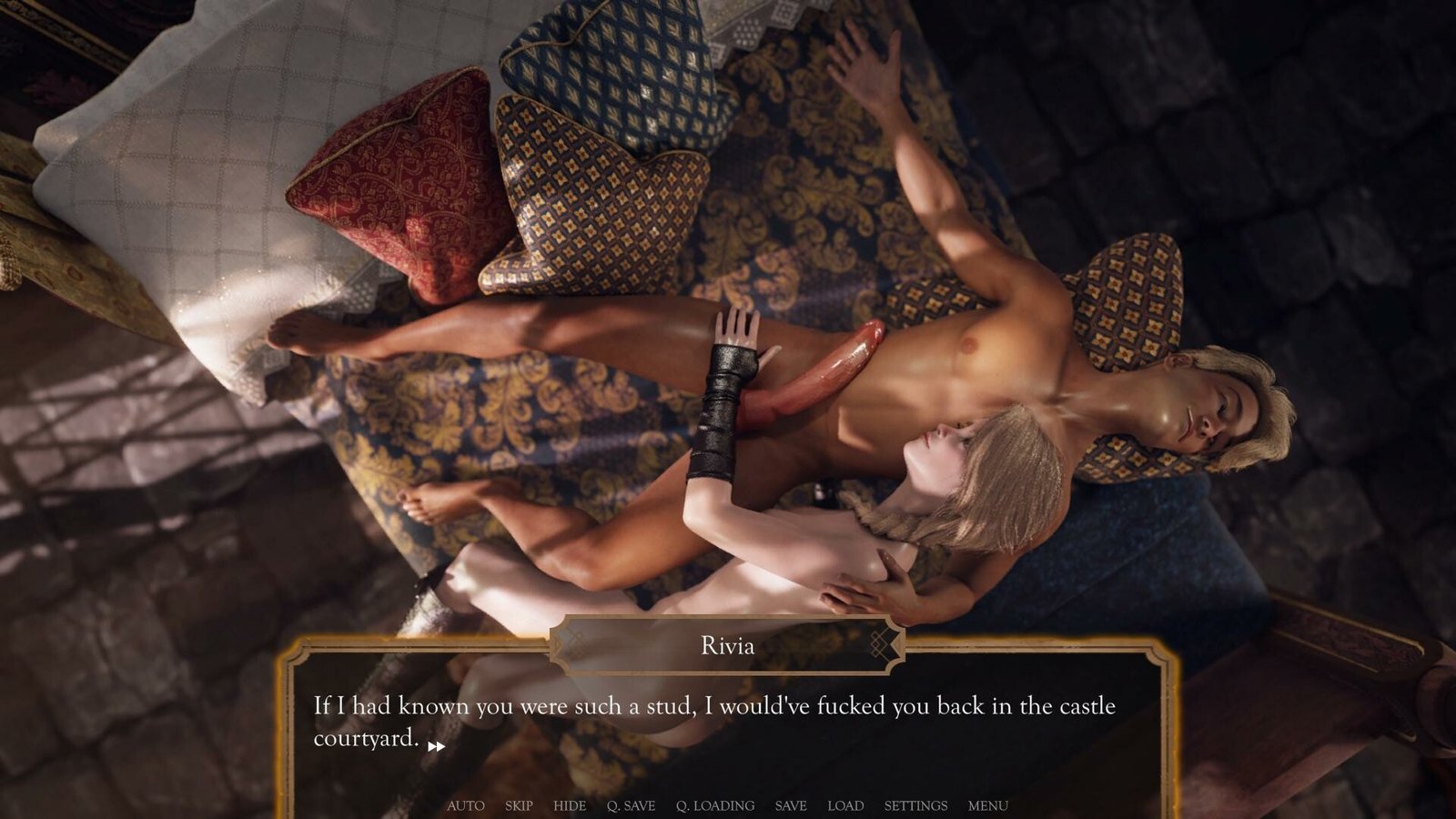The width and height of the screenshot is (1456, 819).
Task: Hide the dialogue box with HIDE
Action: click(x=570, y=805)
